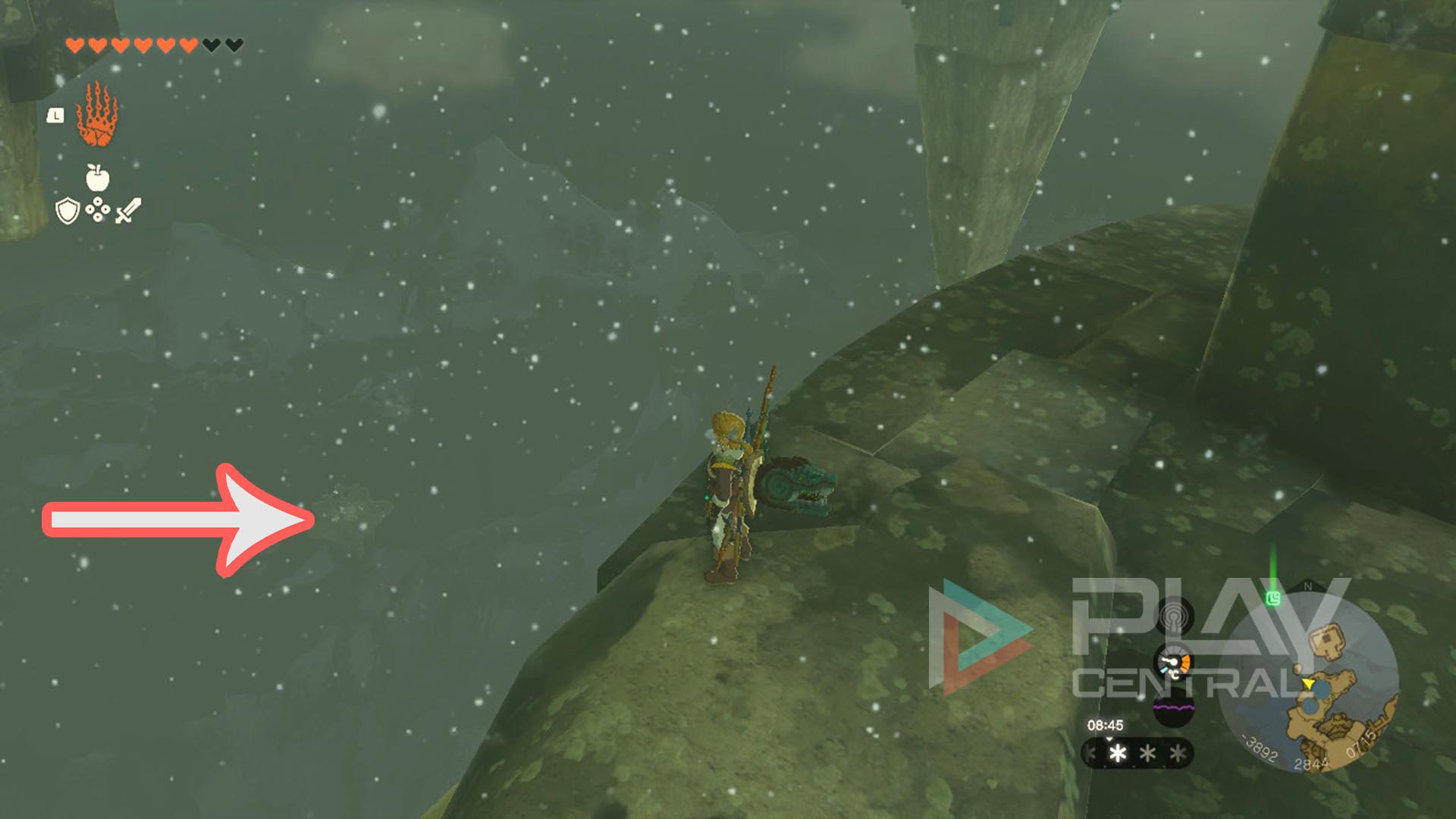
Task: Click the sword attack icon
Action: pyautogui.click(x=128, y=209)
